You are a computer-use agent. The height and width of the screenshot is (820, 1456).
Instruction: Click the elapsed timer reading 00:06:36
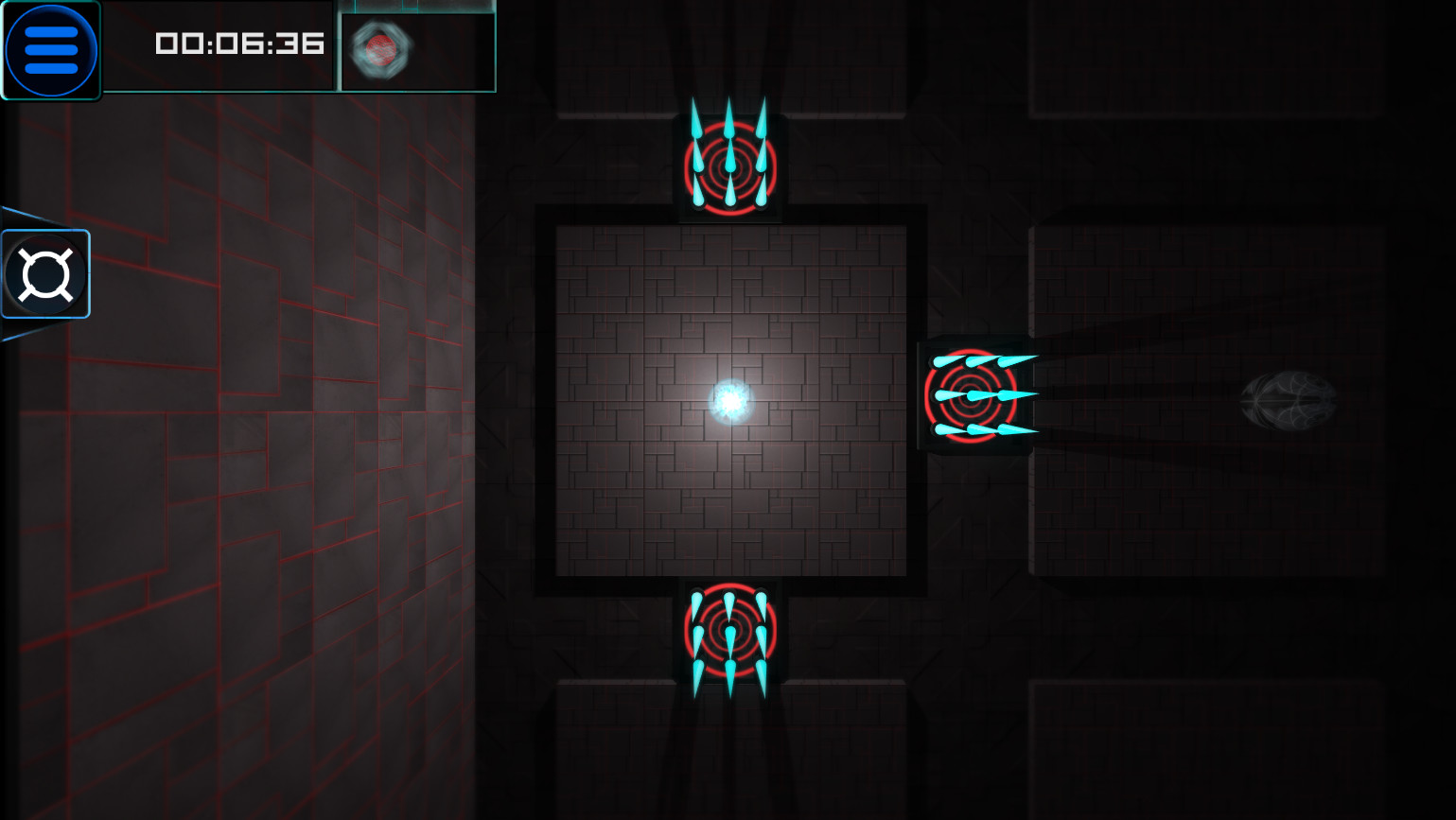click(x=238, y=44)
